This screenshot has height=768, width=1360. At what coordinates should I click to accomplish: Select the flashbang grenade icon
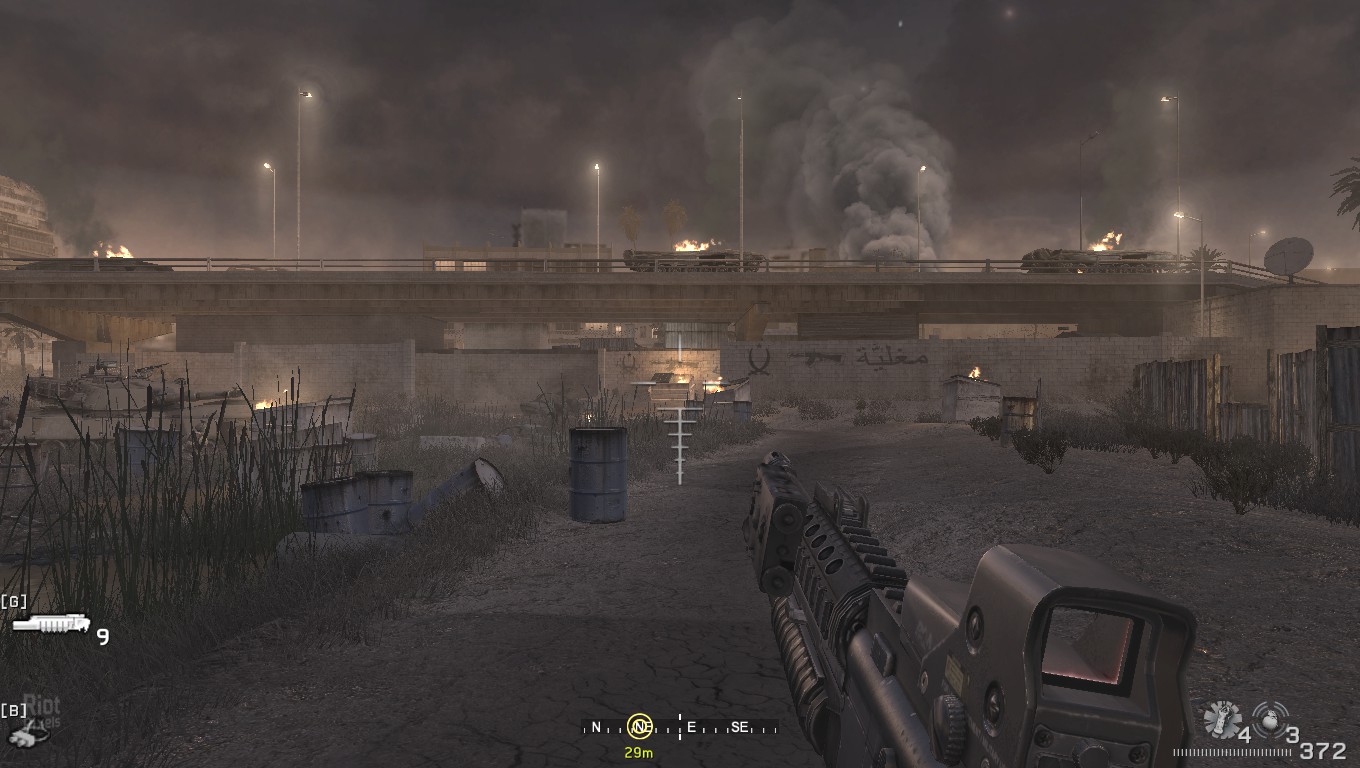(x=1221, y=720)
